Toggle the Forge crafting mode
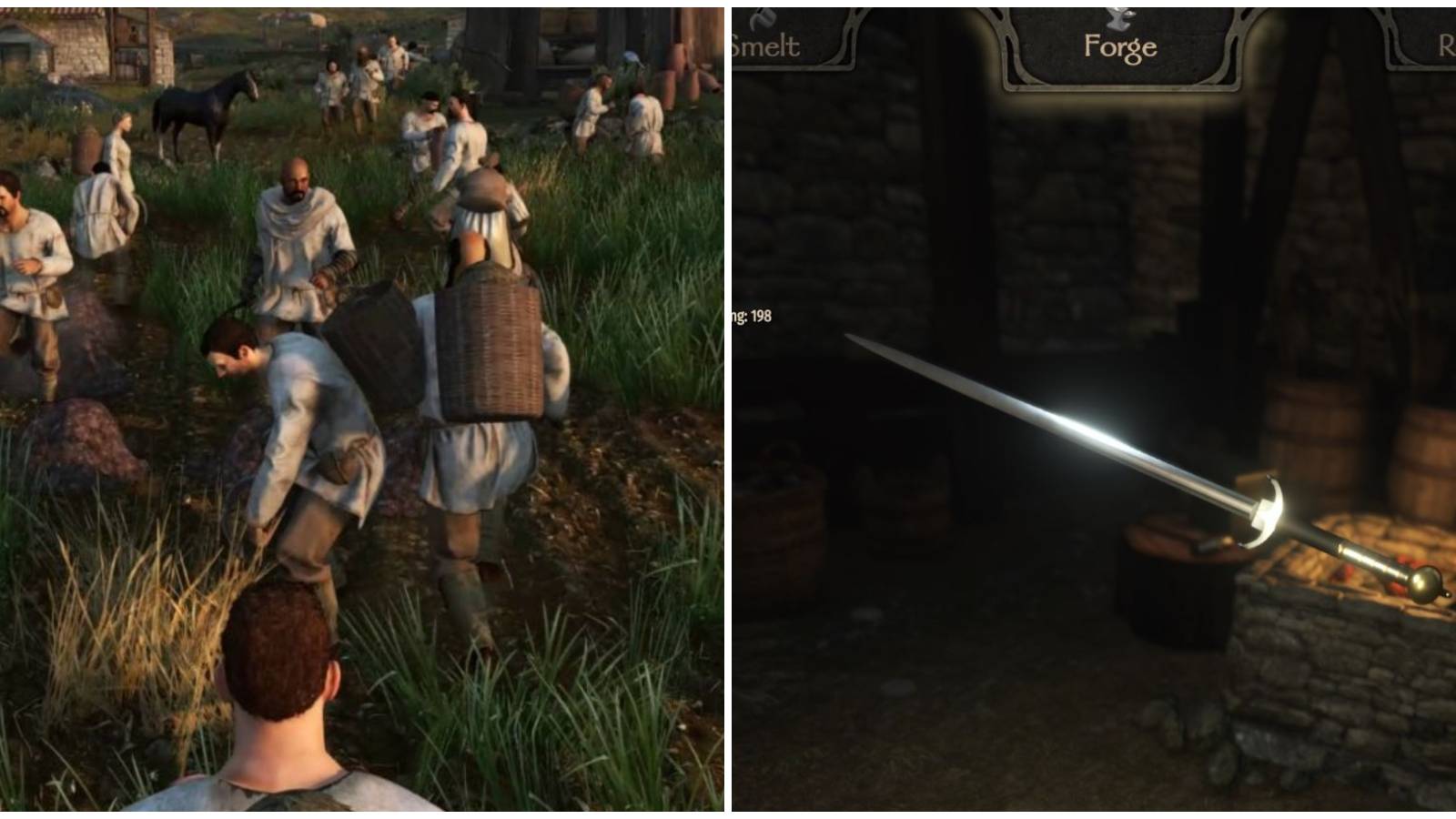1456x819 pixels. tap(1121, 44)
